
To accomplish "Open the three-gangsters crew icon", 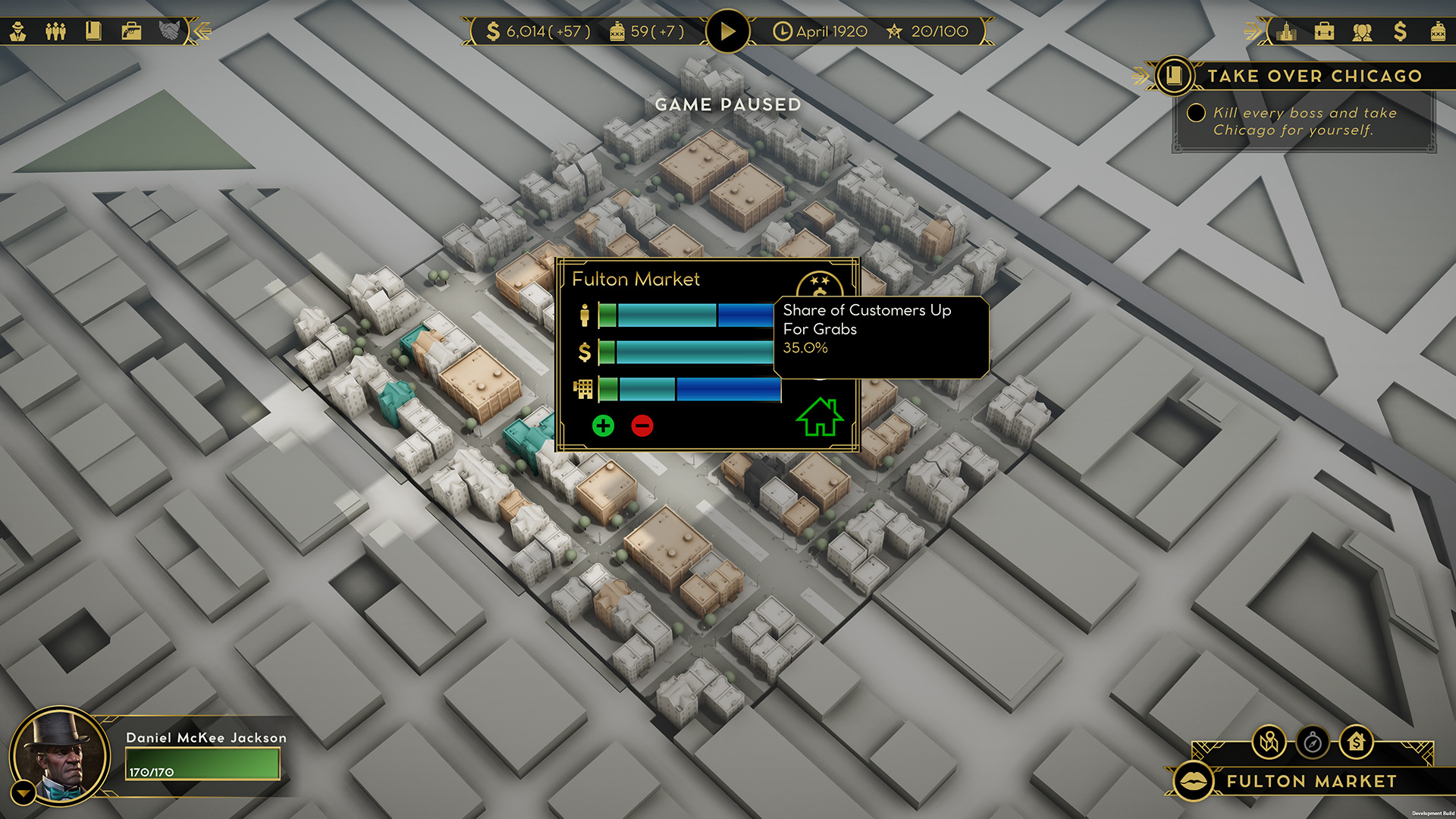I will (55, 31).
